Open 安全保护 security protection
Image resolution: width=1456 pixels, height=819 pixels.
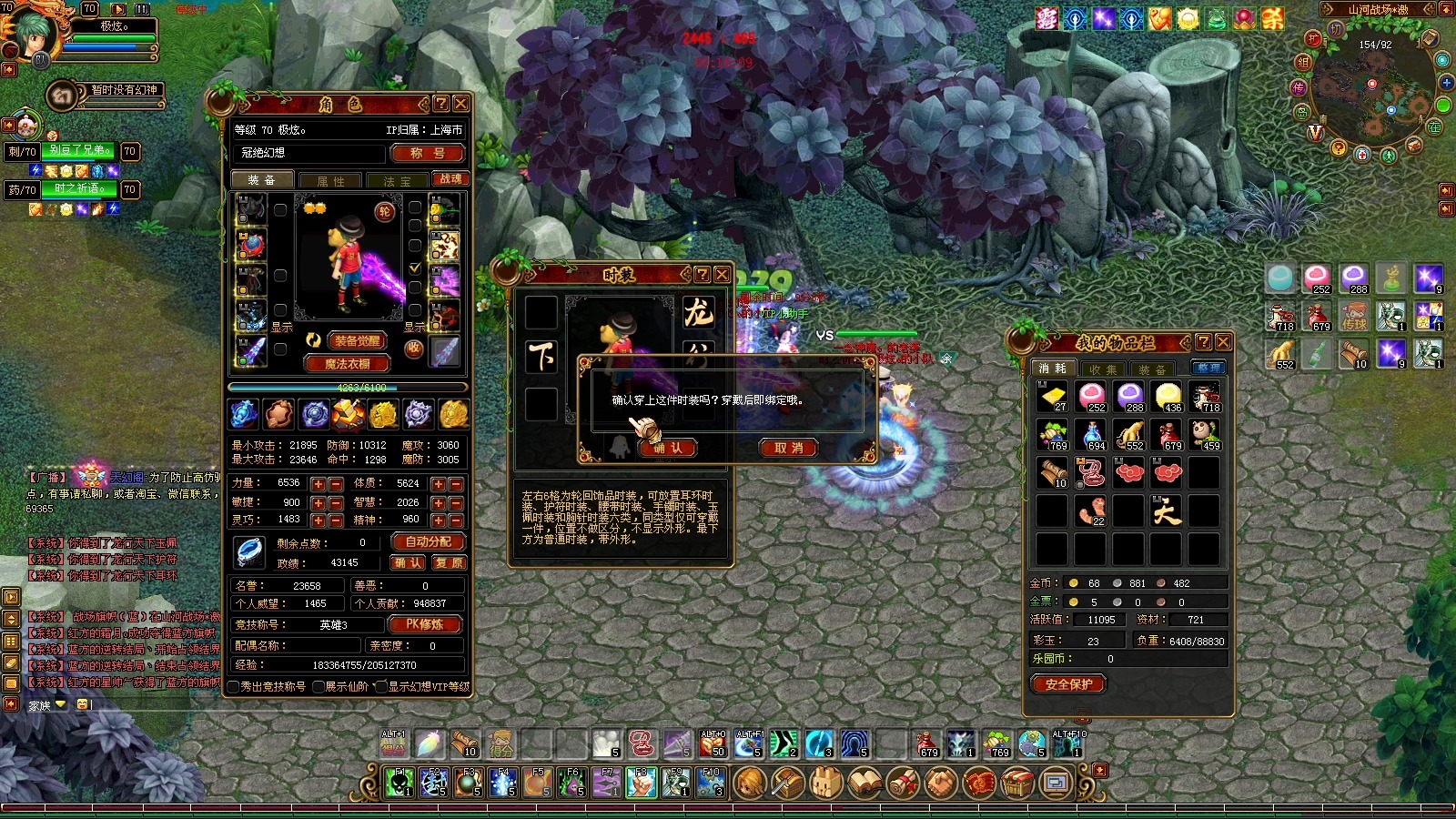click(1068, 684)
